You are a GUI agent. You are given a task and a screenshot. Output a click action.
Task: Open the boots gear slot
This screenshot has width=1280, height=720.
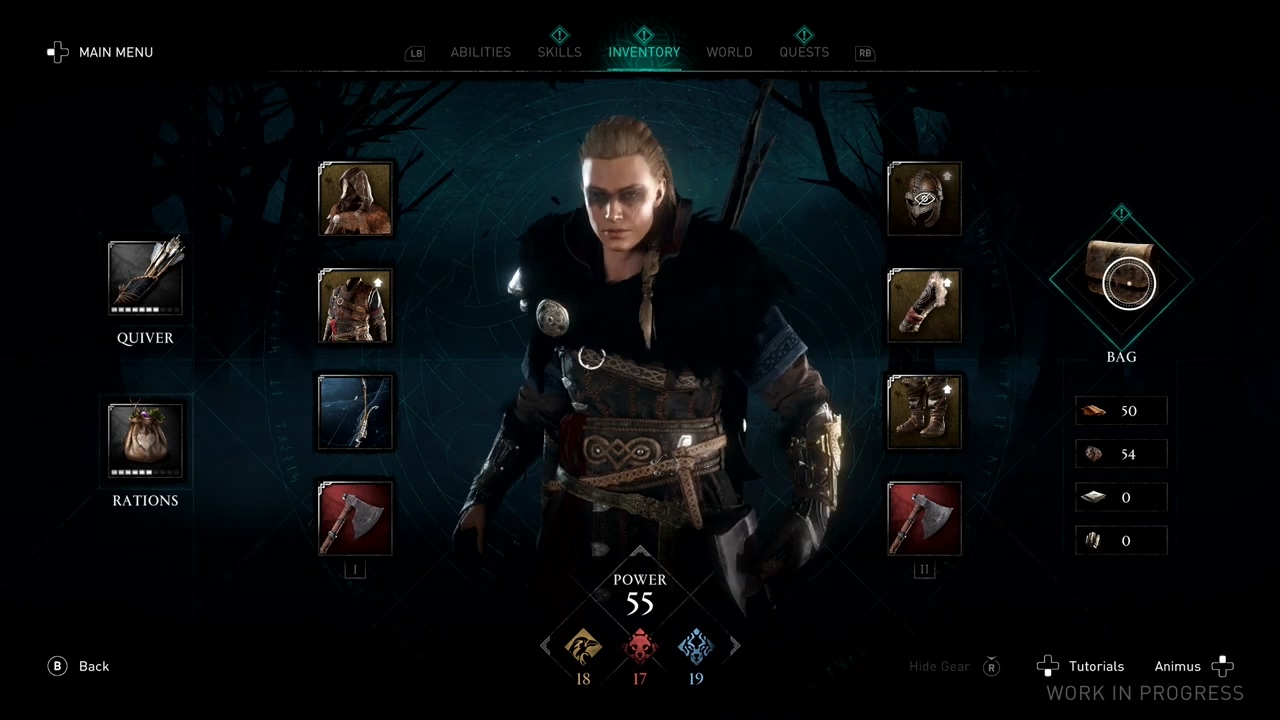pyautogui.click(x=924, y=412)
